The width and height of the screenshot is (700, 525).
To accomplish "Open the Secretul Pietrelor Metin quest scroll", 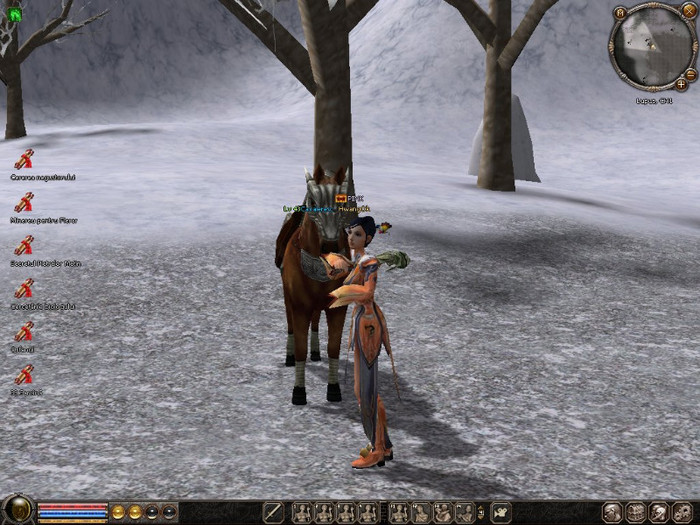I will point(24,246).
